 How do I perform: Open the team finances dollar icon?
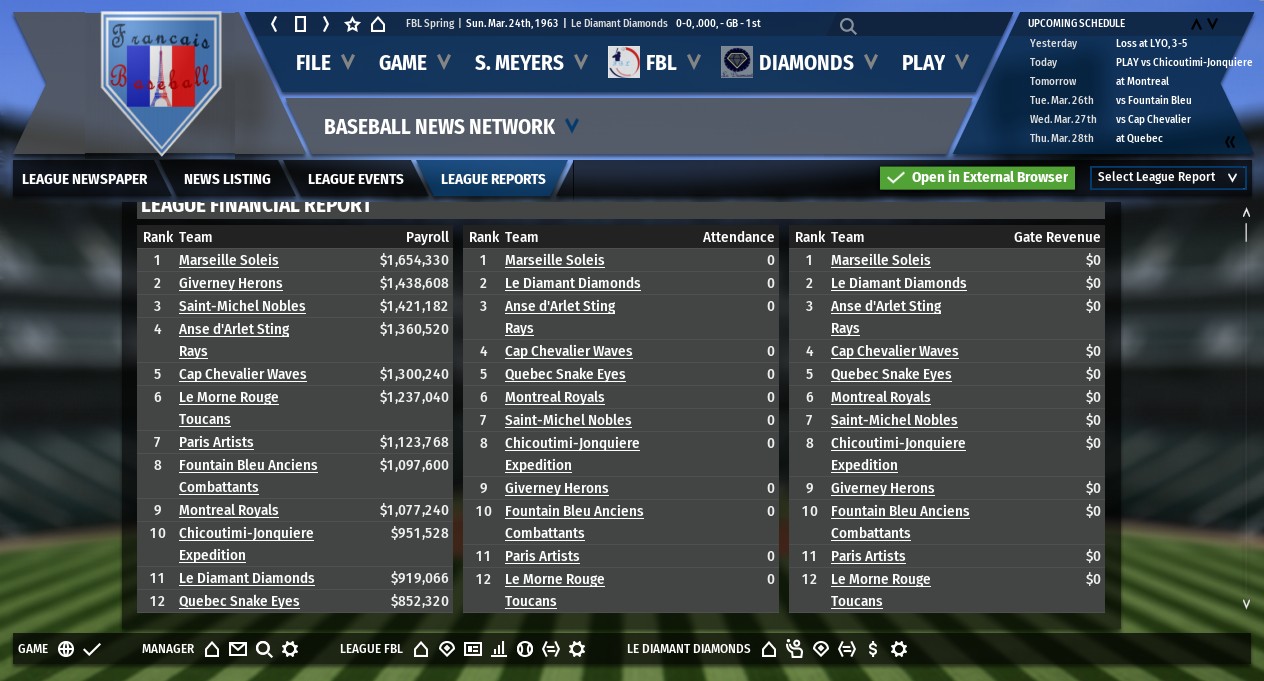pyautogui.click(x=873, y=649)
